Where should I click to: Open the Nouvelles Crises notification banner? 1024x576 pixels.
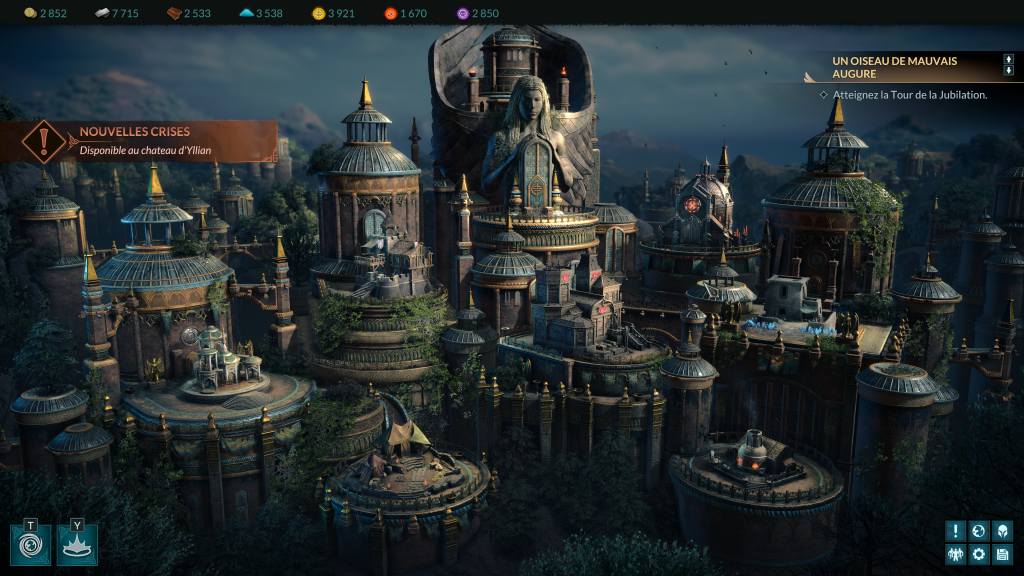click(x=140, y=141)
